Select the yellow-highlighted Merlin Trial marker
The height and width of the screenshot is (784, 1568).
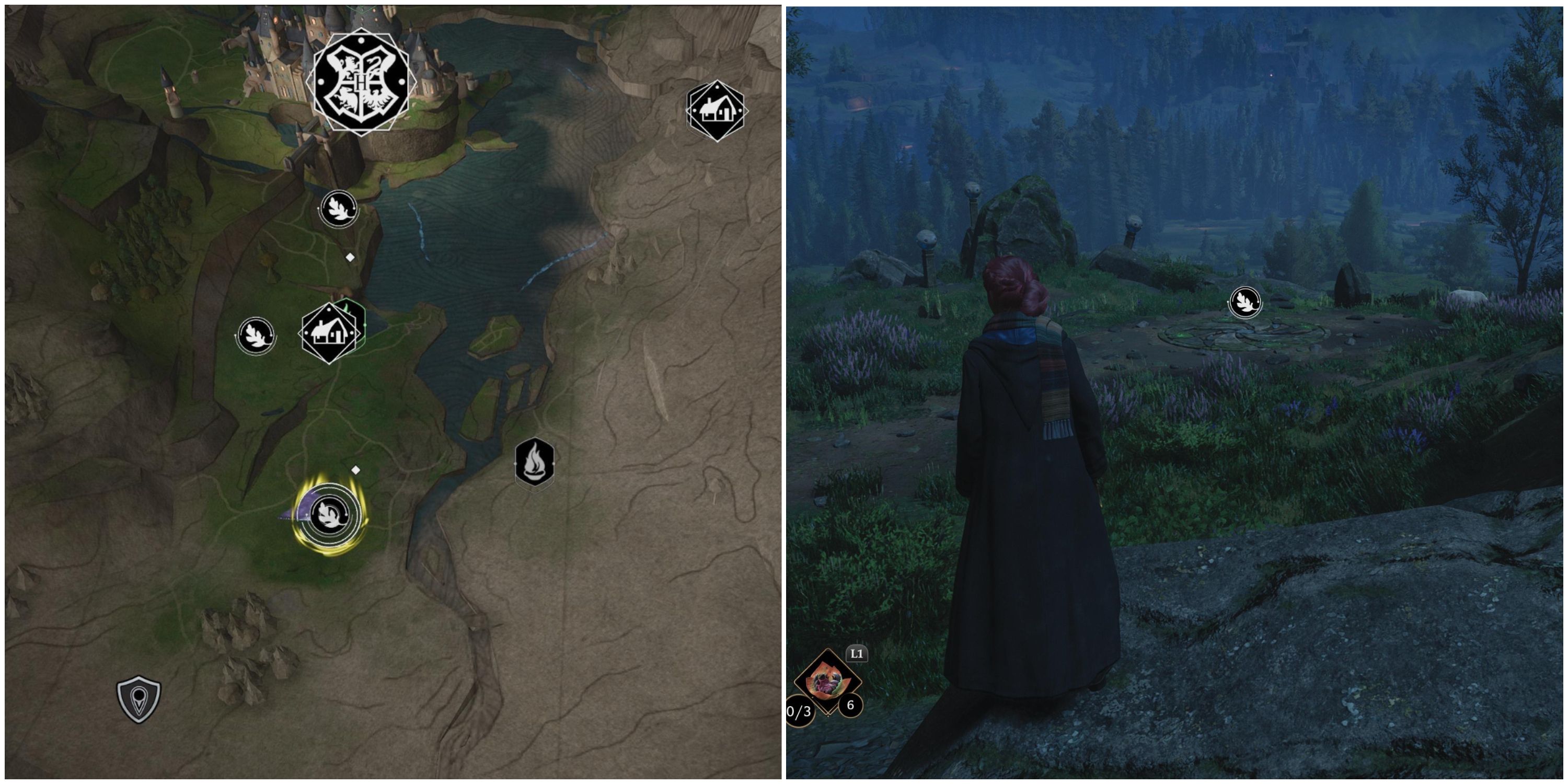(x=329, y=515)
